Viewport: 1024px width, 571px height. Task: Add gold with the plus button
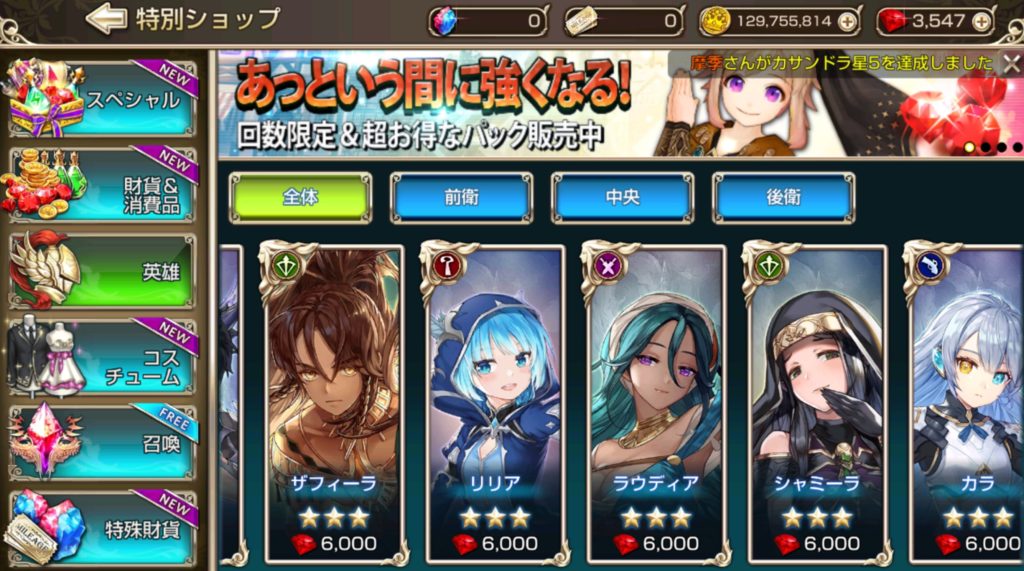tap(848, 20)
